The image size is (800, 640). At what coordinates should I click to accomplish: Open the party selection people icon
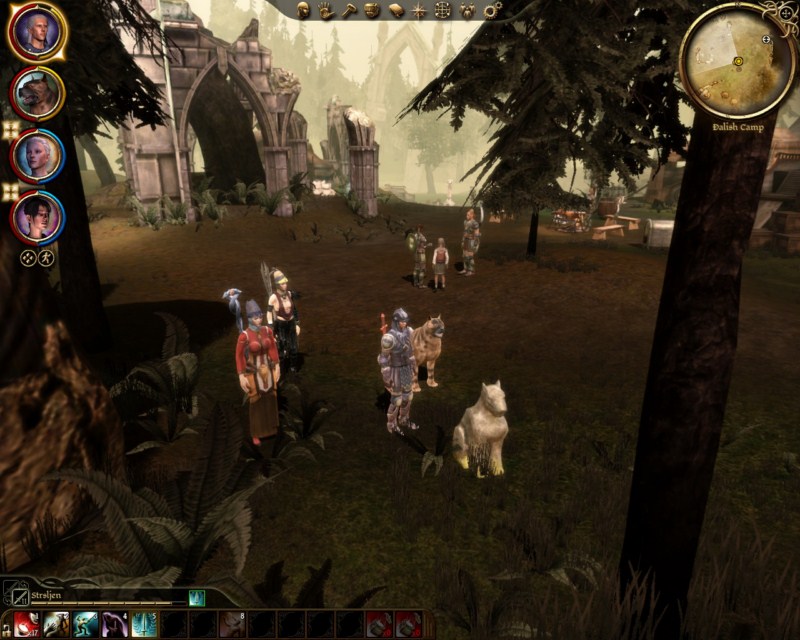point(467,10)
